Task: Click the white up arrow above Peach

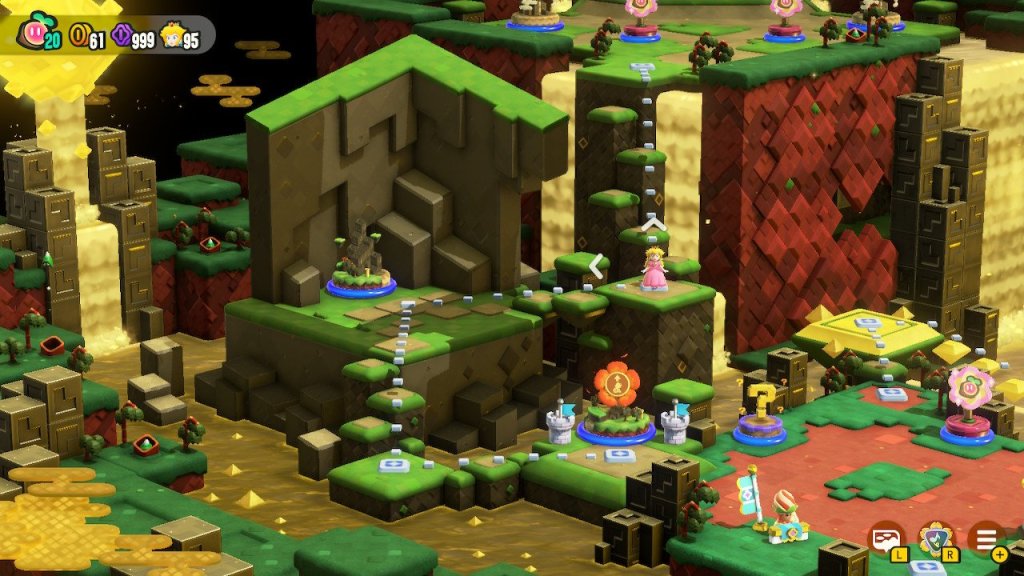Action: click(x=653, y=224)
